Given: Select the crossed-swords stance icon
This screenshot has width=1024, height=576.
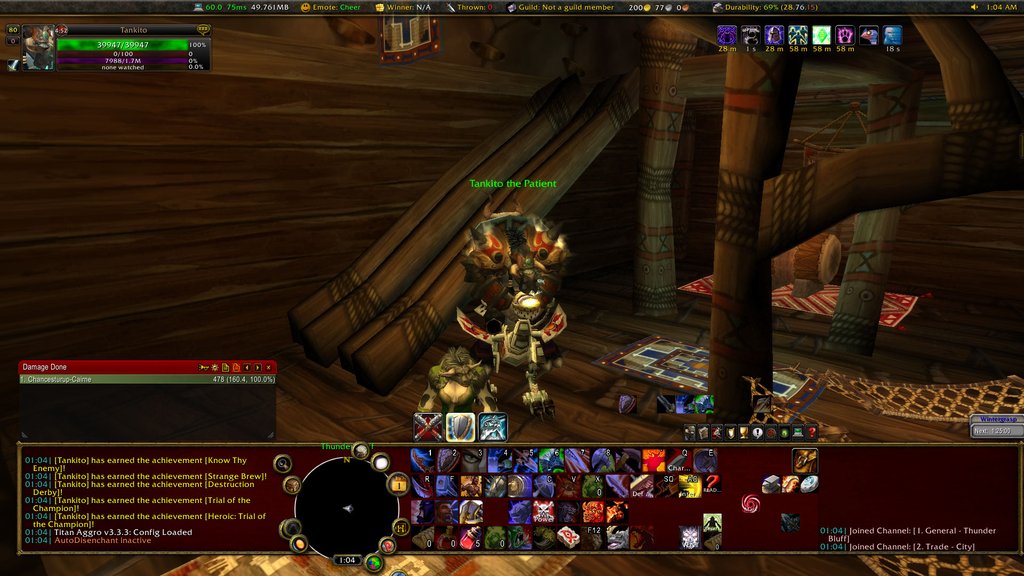Looking at the screenshot, I should point(428,427).
